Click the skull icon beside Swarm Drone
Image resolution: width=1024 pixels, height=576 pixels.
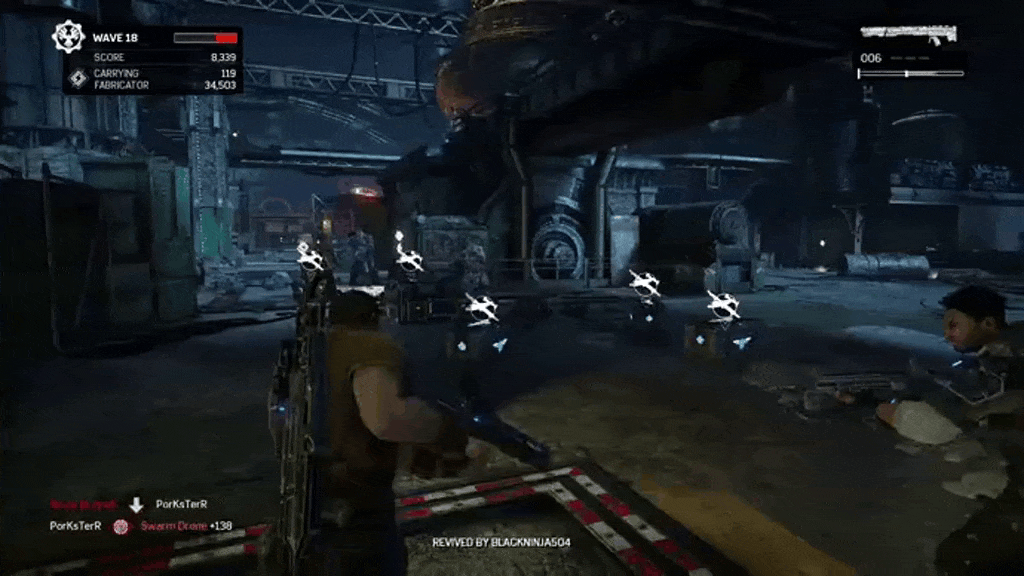tap(121, 526)
